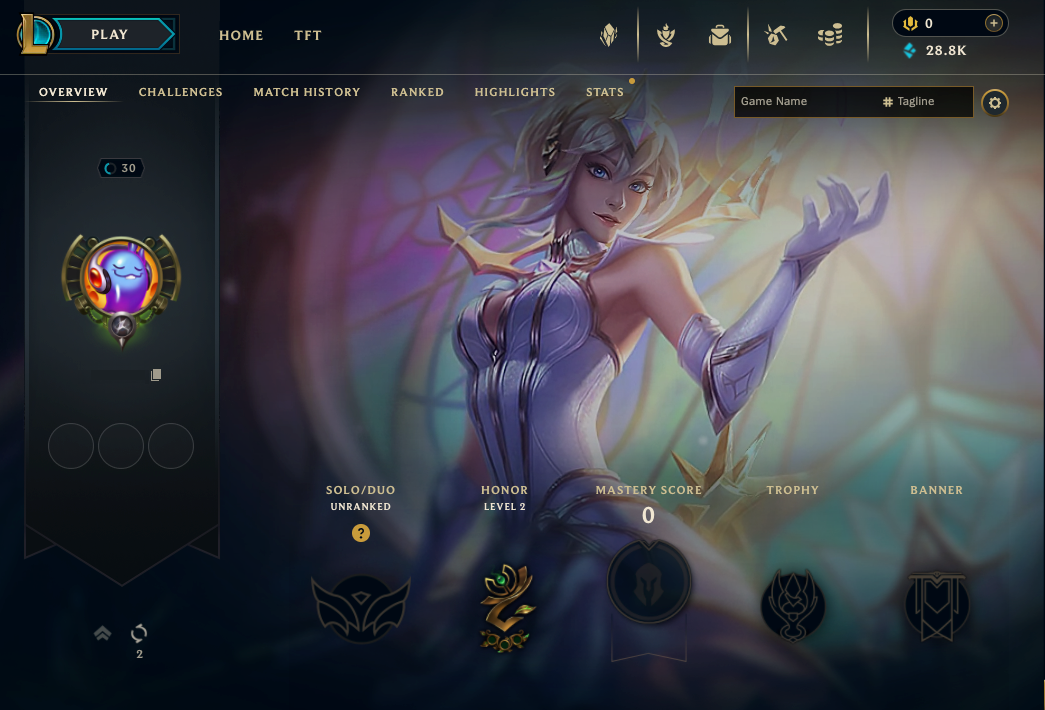Open profile settings with the gear icon
Screen dimensions: 1045x710
click(994, 102)
